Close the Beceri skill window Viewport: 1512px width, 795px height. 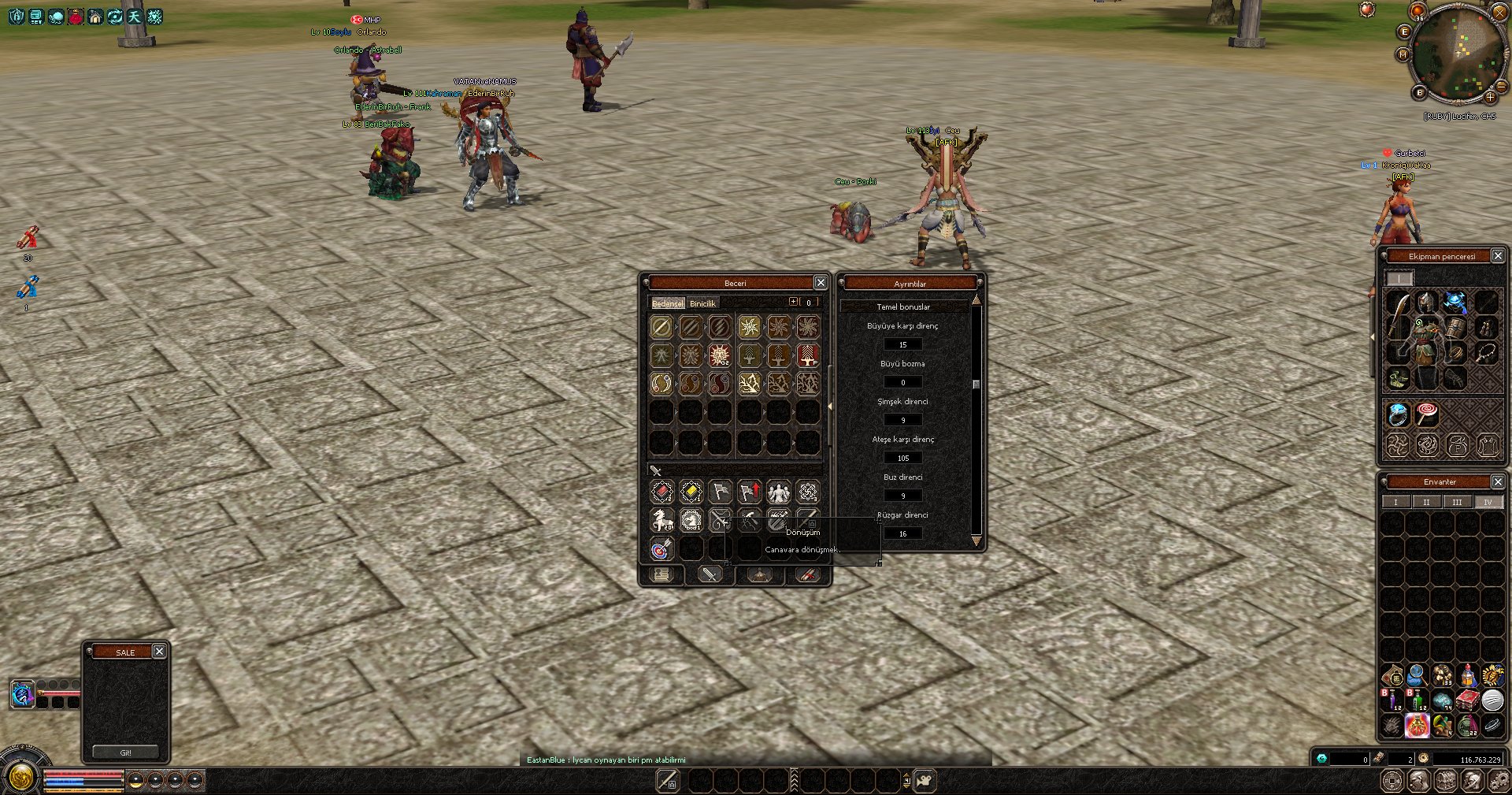pyautogui.click(x=821, y=283)
